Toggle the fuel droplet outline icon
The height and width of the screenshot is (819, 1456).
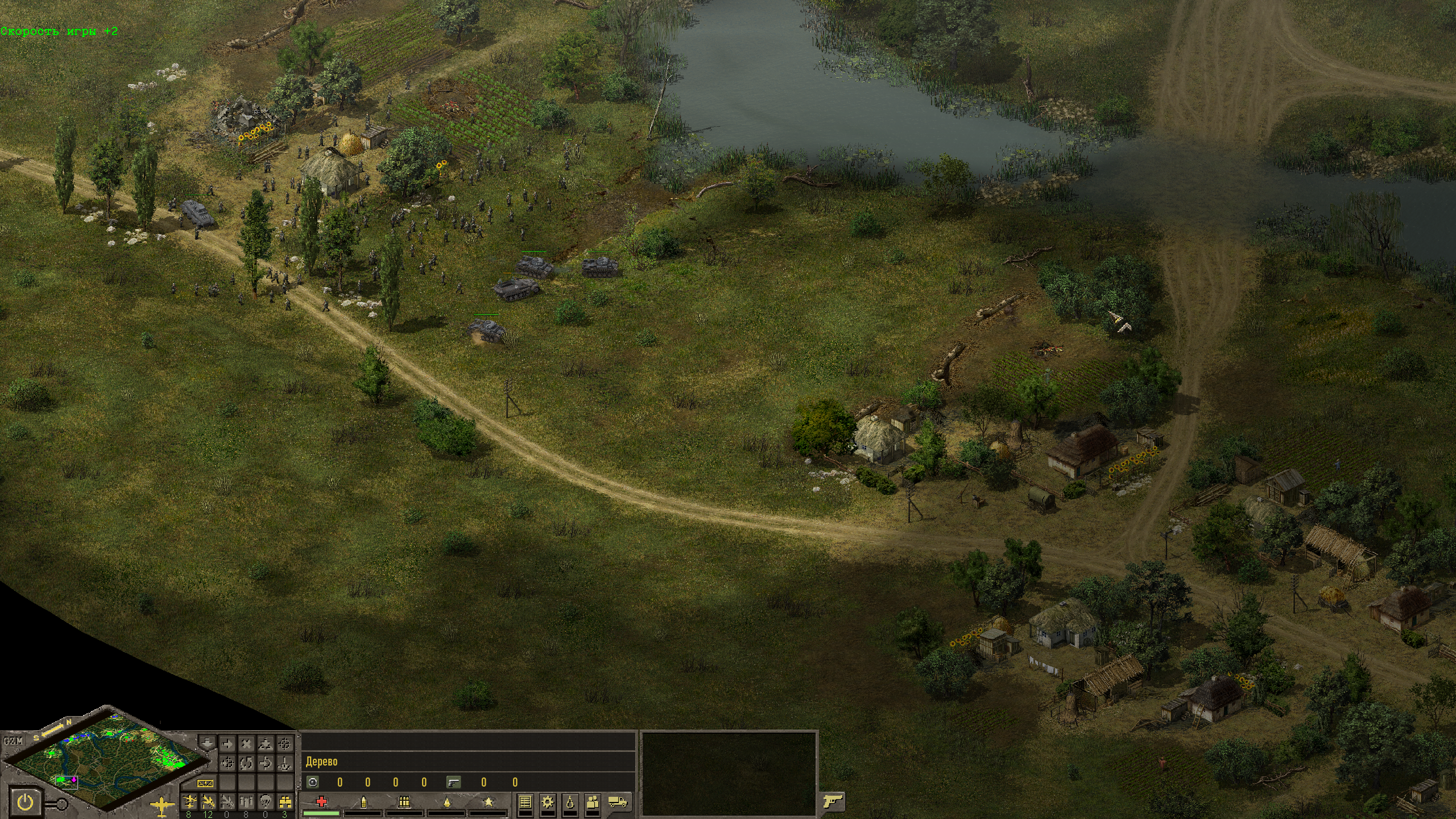(570, 802)
